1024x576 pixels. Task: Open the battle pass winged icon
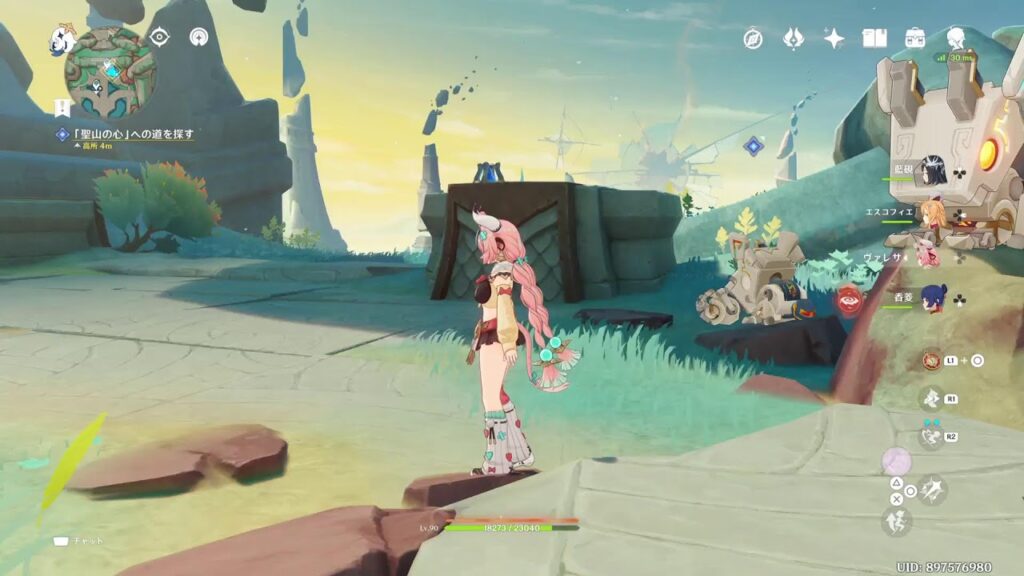pyautogui.click(x=793, y=38)
